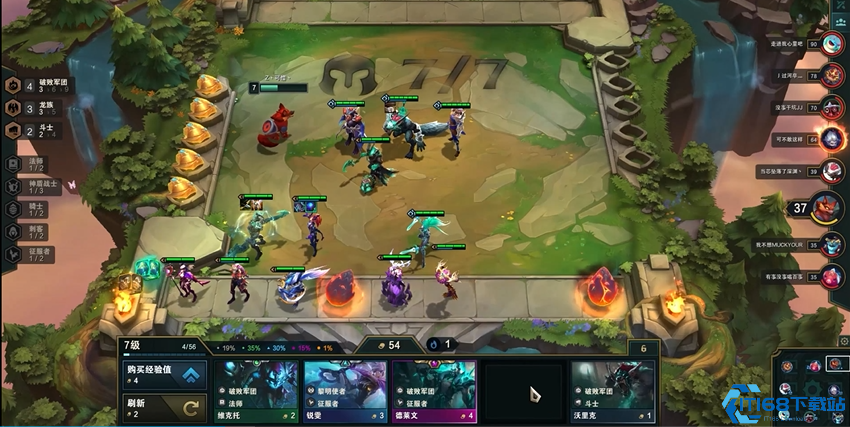The height and width of the screenshot is (427, 850).
Task: Buy the 德莱文 champion card
Action: coord(434,391)
